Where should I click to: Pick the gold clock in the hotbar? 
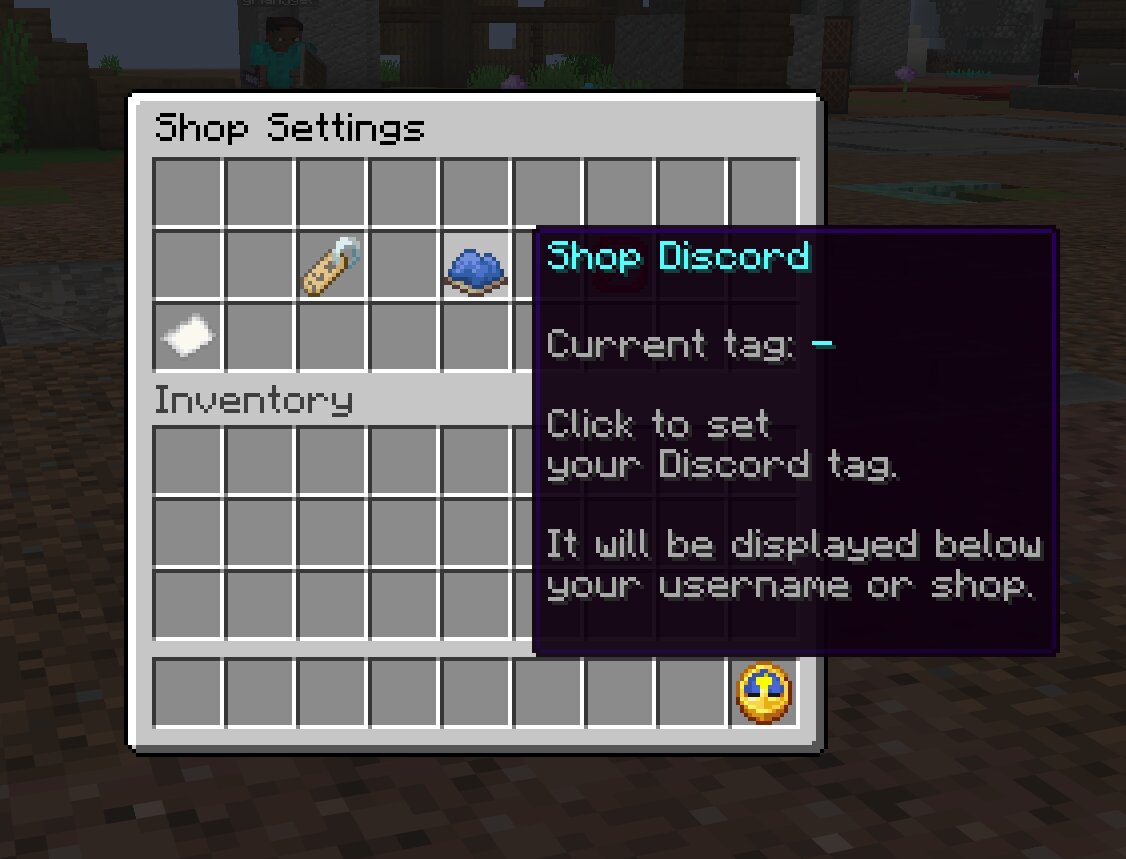[764, 693]
